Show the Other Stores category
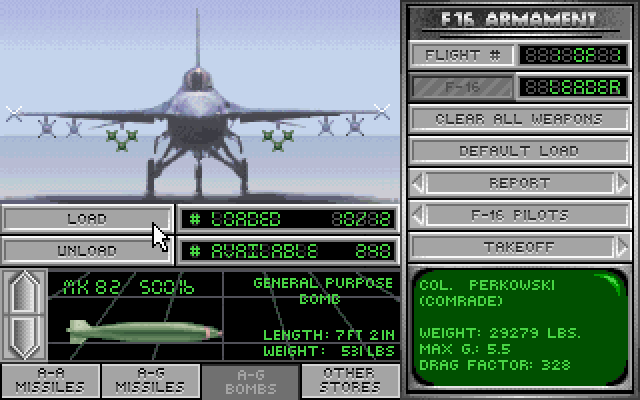This screenshot has height=400, width=640. click(x=350, y=382)
